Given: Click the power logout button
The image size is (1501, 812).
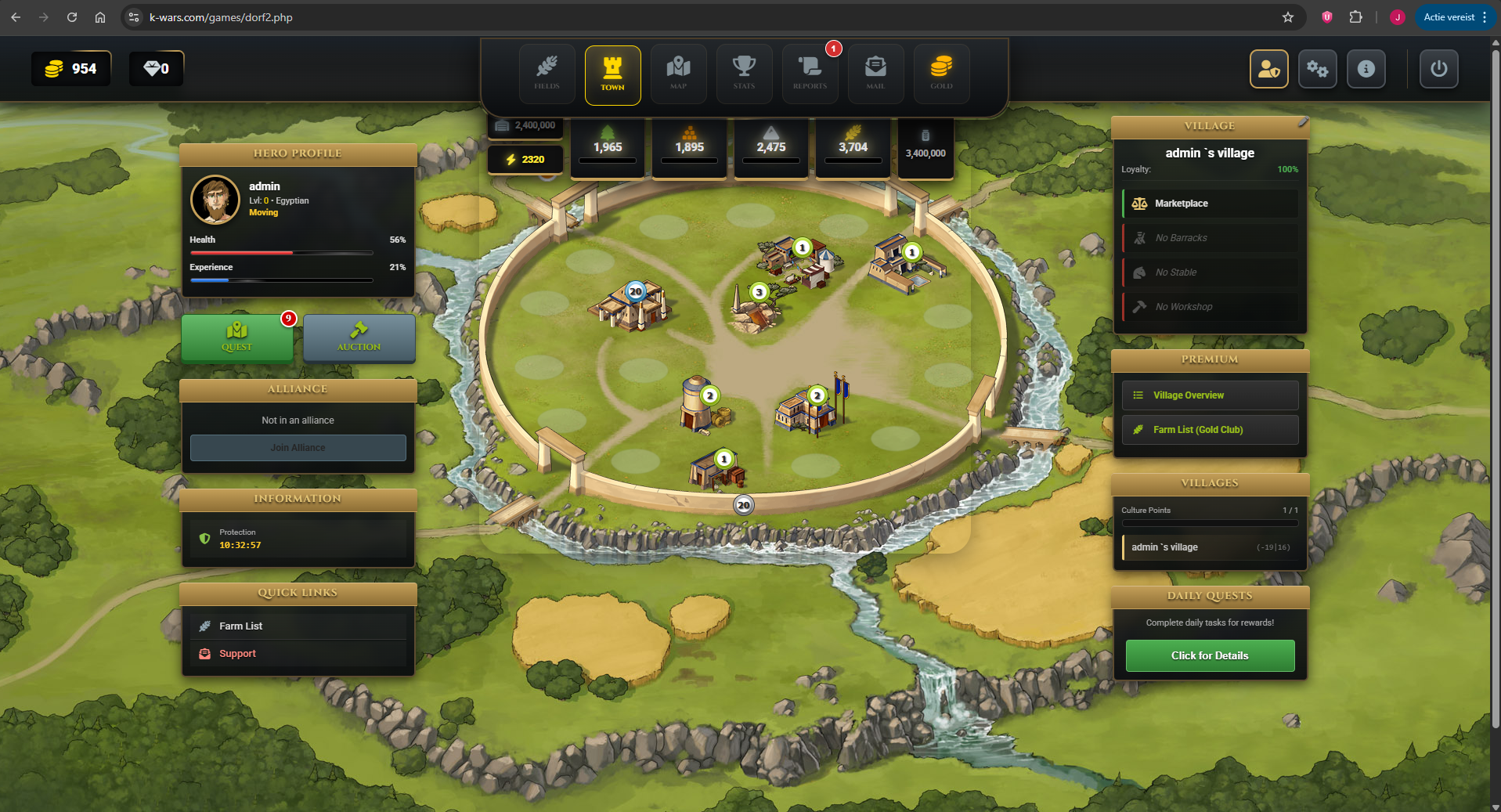Looking at the screenshot, I should [x=1438, y=69].
